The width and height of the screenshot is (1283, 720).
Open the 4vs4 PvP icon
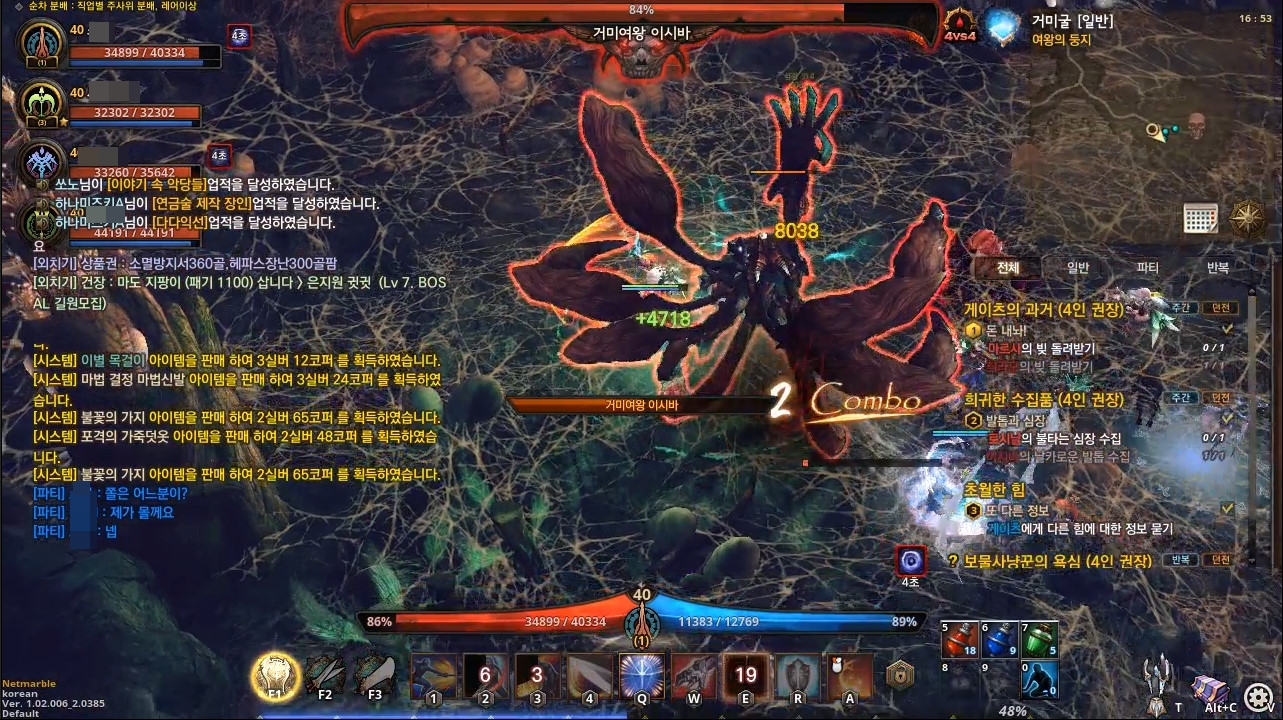click(960, 27)
